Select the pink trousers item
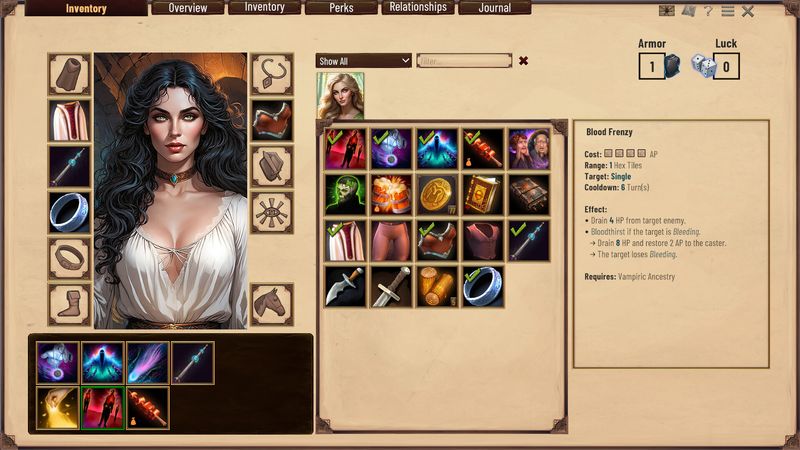800x450 pixels. pos(391,240)
